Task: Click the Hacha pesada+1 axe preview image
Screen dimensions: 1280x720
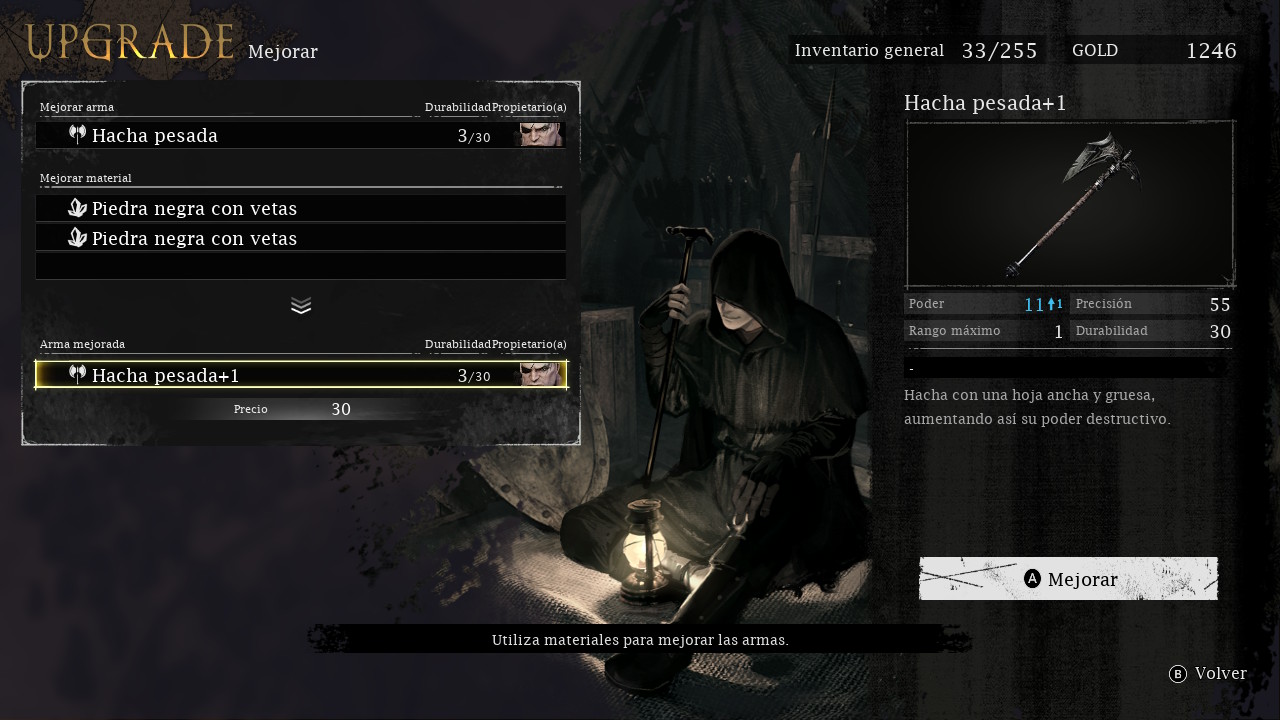Action: (x=1070, y=204)
